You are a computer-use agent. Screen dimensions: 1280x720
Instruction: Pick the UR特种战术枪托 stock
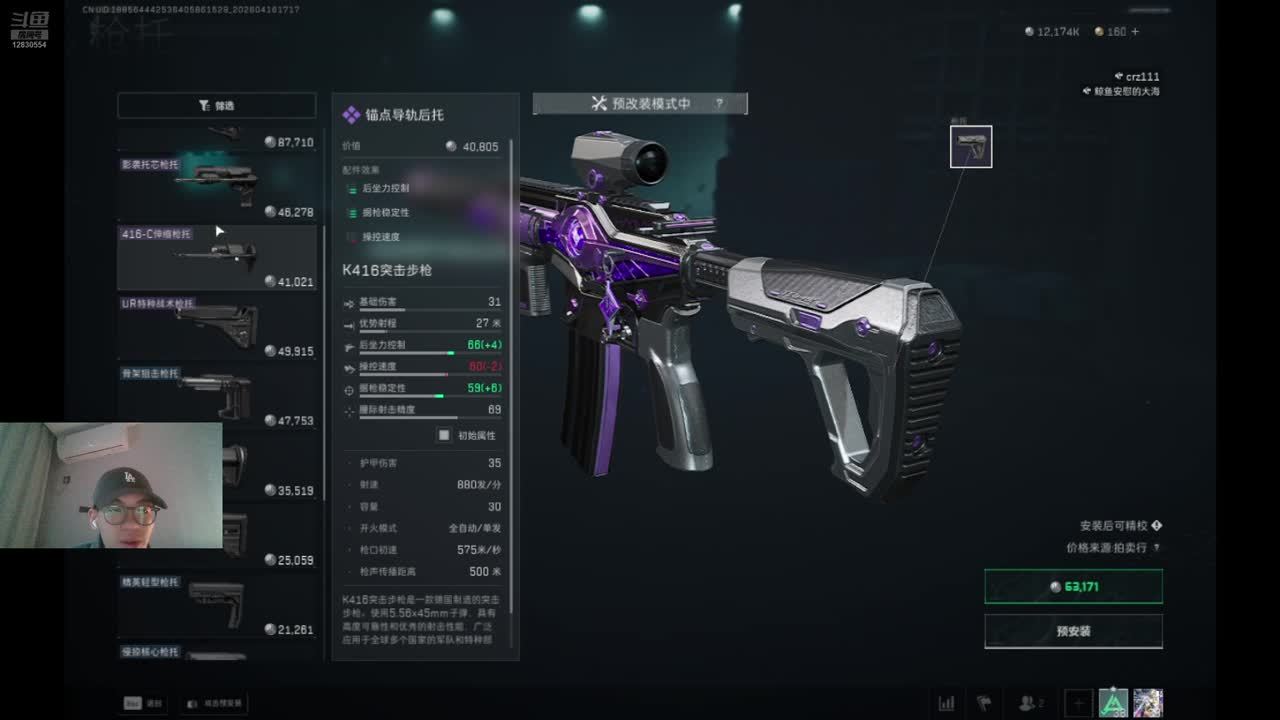point(217,327)
